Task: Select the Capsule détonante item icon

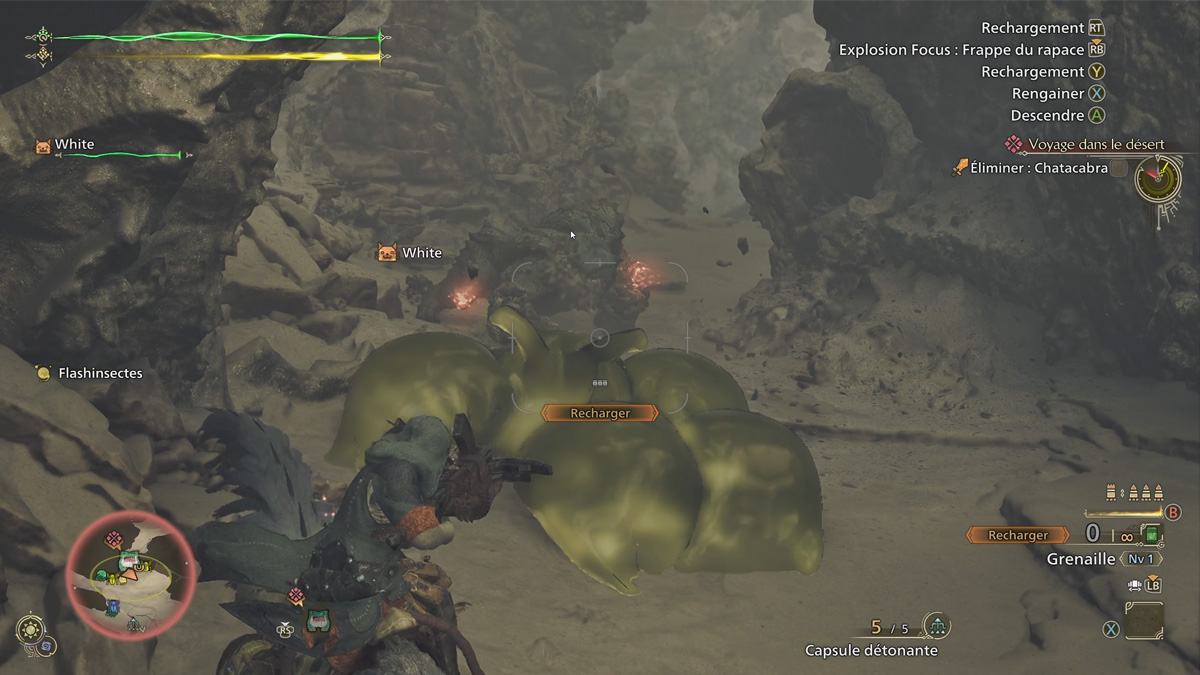Action: point(936,627)
